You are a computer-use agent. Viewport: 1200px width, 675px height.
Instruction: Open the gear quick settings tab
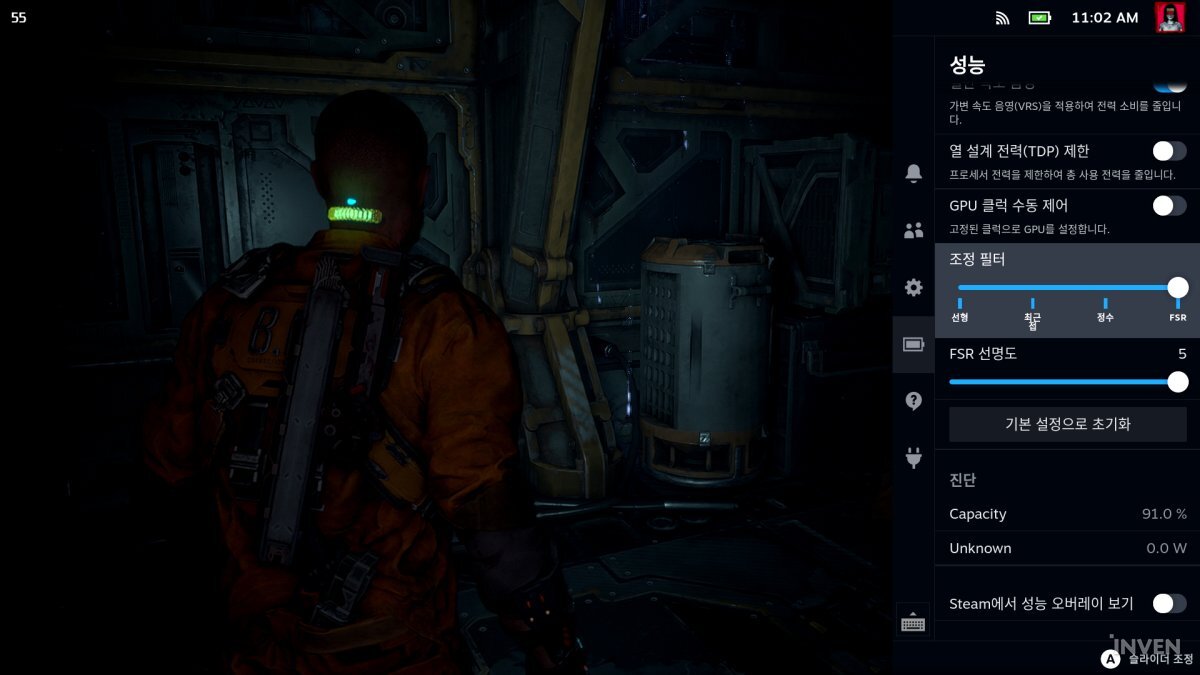913,288
